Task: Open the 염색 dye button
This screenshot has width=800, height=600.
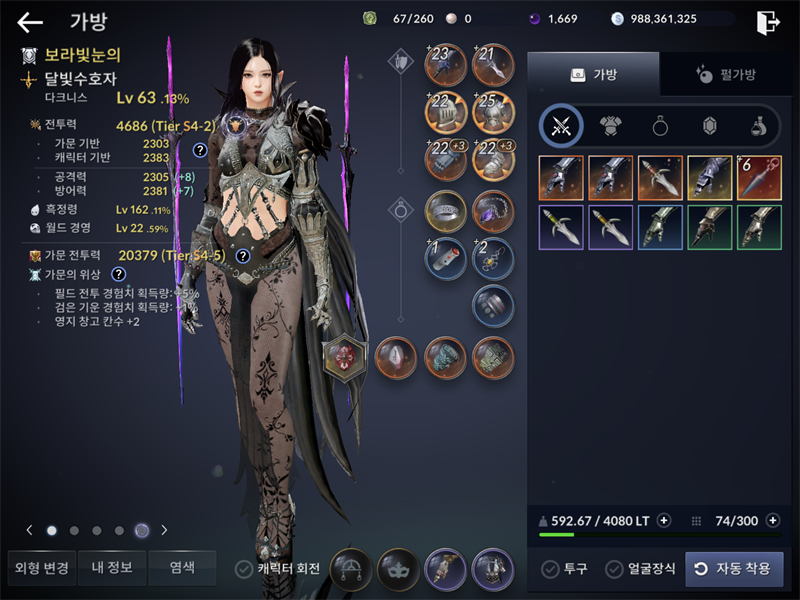Action: 182,568
